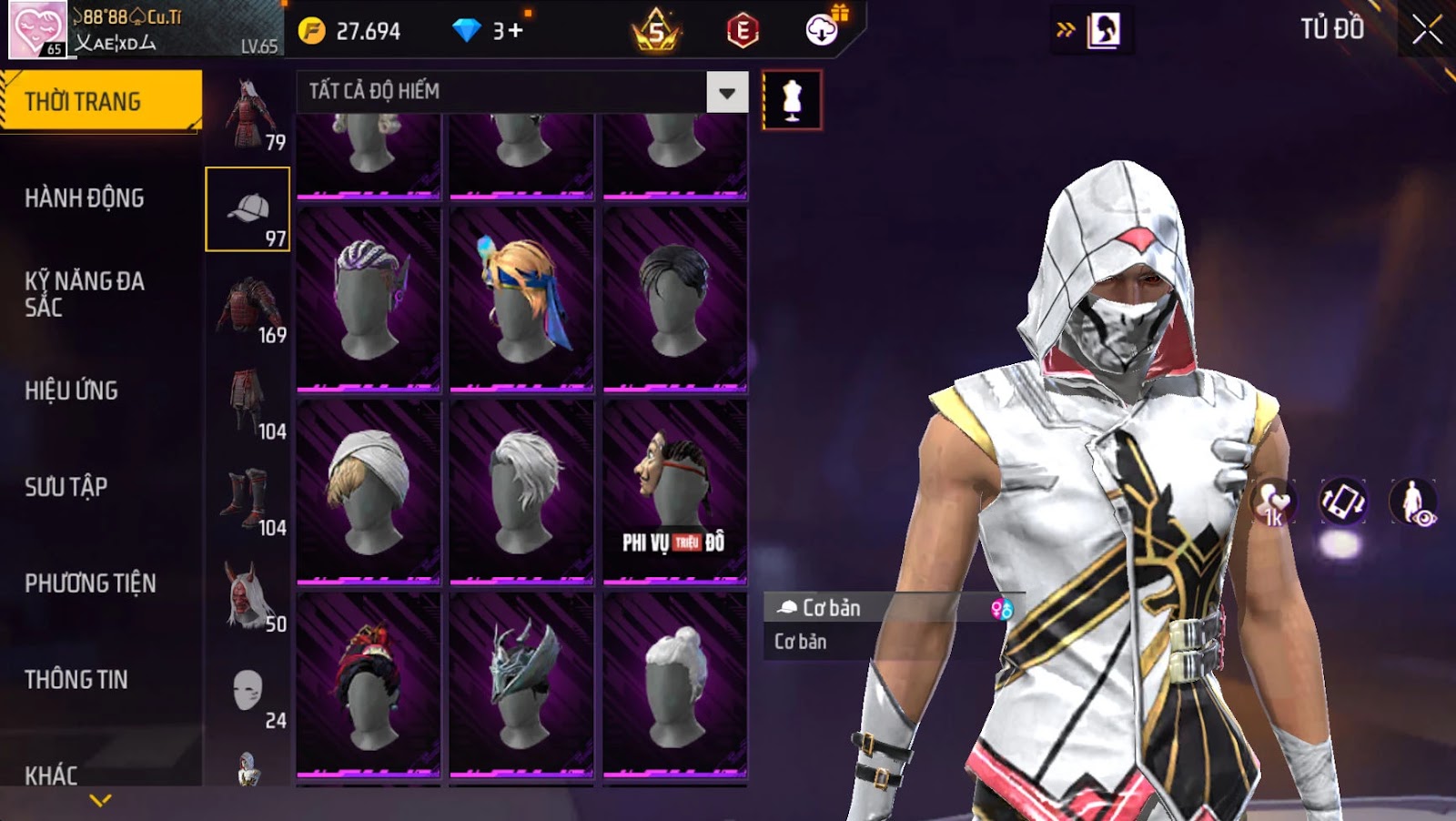Equip the Phi Vụ Triệu Đô mask

(674, 492)
